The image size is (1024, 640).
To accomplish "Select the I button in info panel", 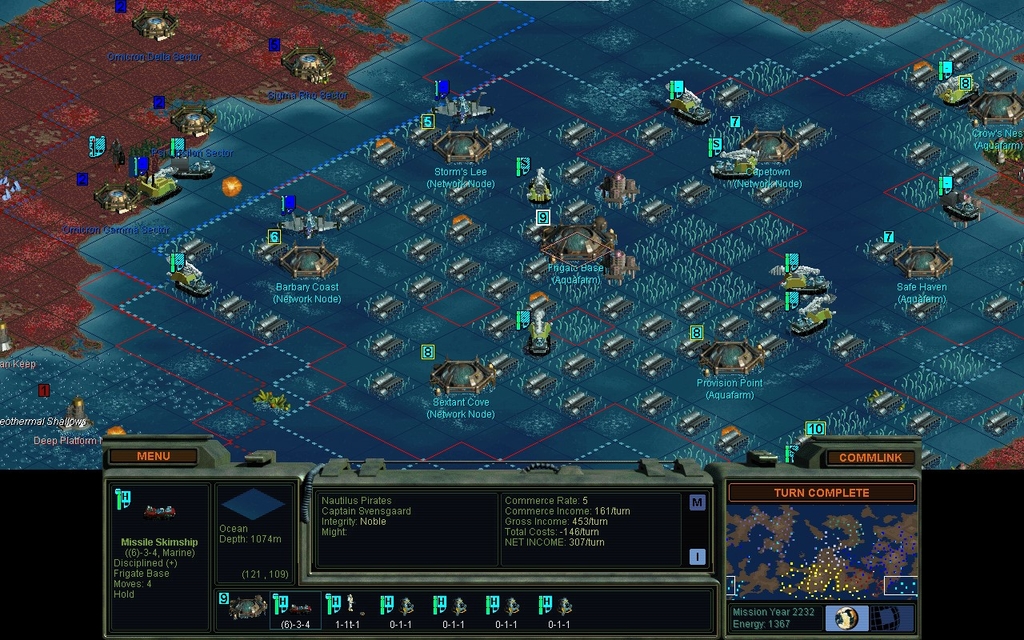I will click(697, 557).
